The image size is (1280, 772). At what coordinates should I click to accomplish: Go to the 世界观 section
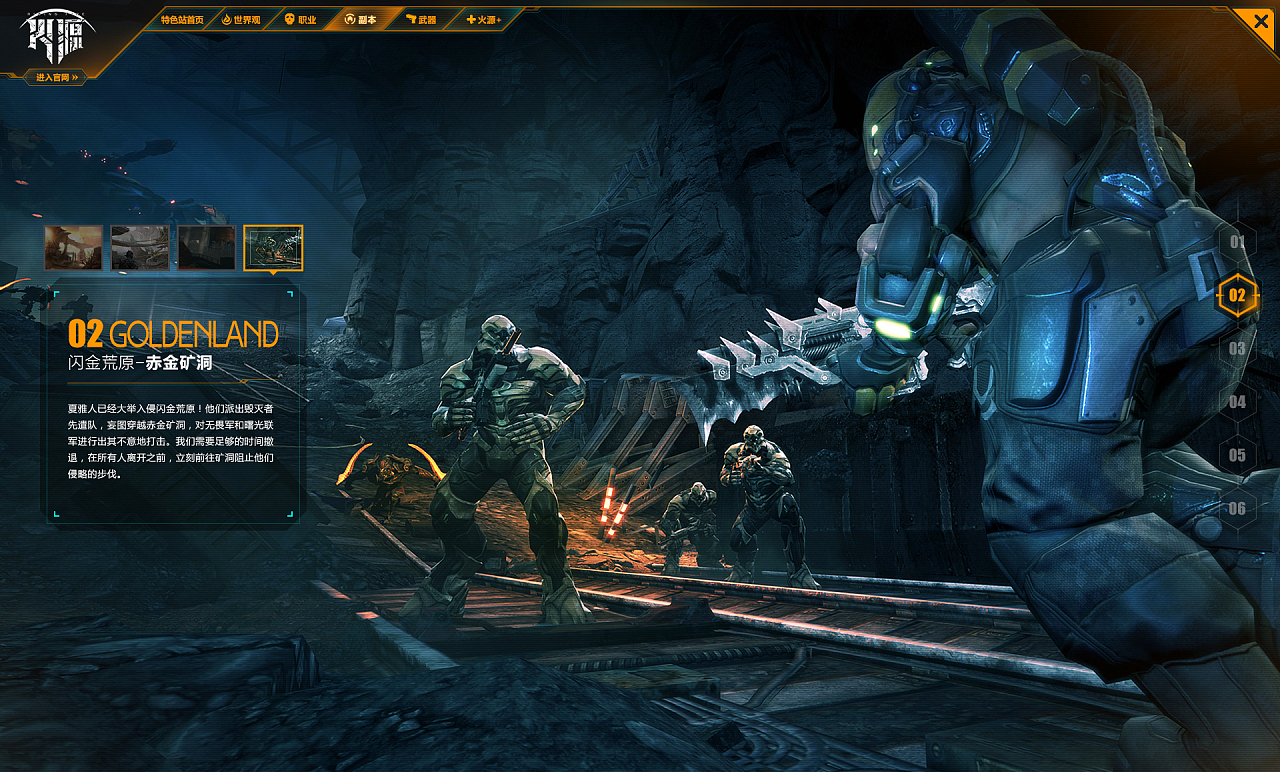click(x=241, y=19)
